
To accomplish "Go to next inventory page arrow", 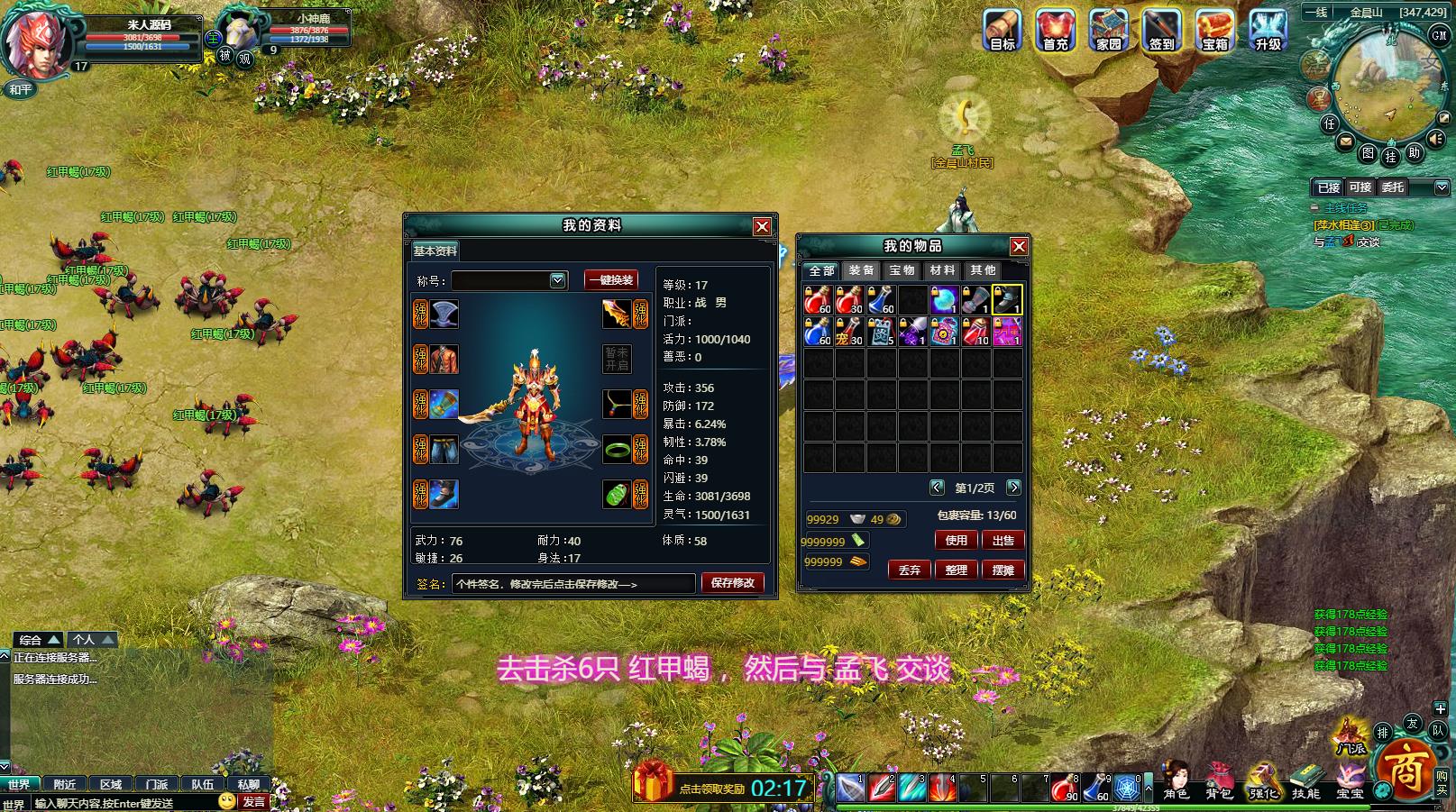I will coord(1013,488).
